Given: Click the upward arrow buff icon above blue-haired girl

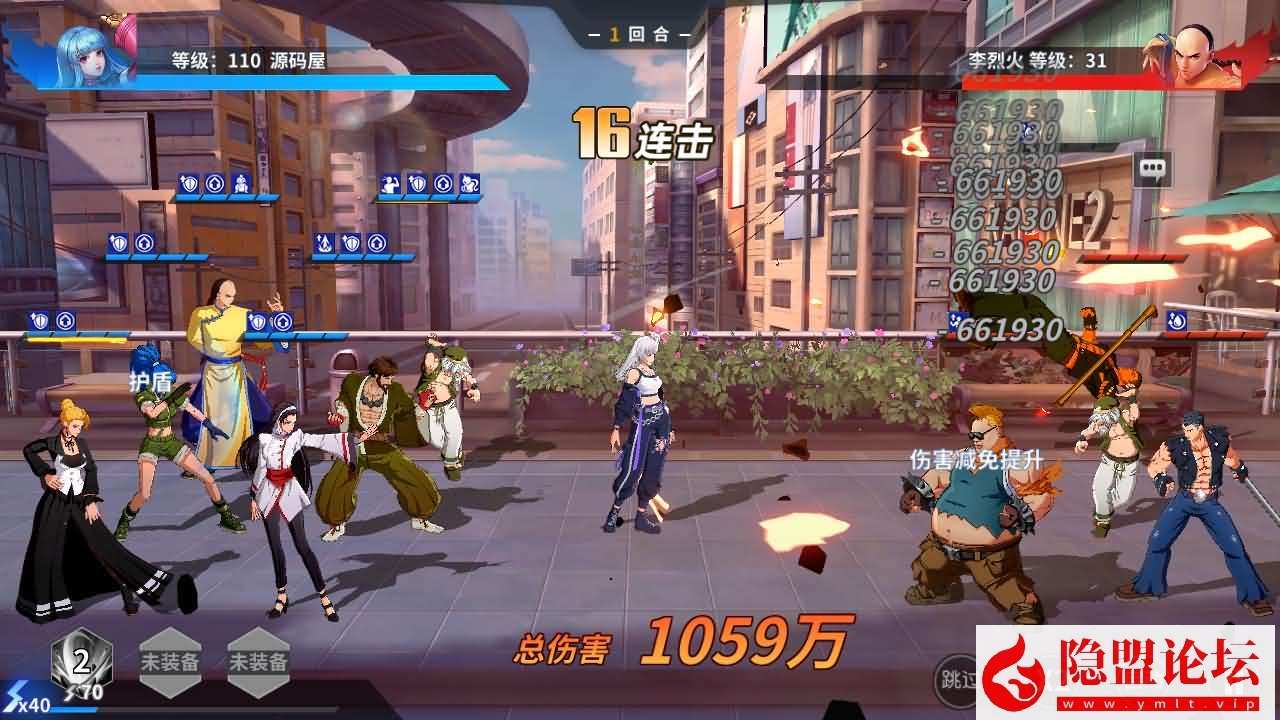Looking at the screenshot, I should (x=144, y=242).
